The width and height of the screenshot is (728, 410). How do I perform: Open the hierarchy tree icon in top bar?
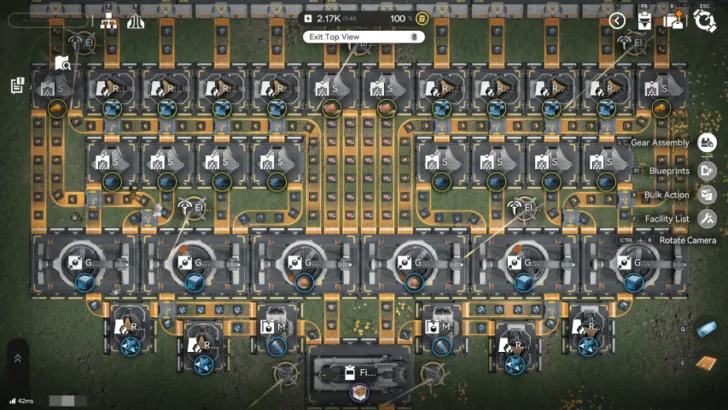coord(107,21)
